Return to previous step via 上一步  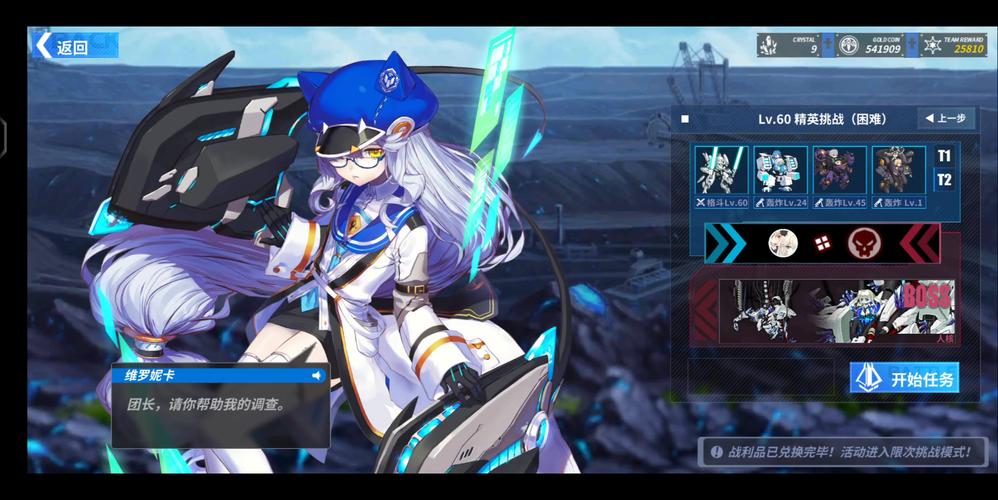coord(945,118)
